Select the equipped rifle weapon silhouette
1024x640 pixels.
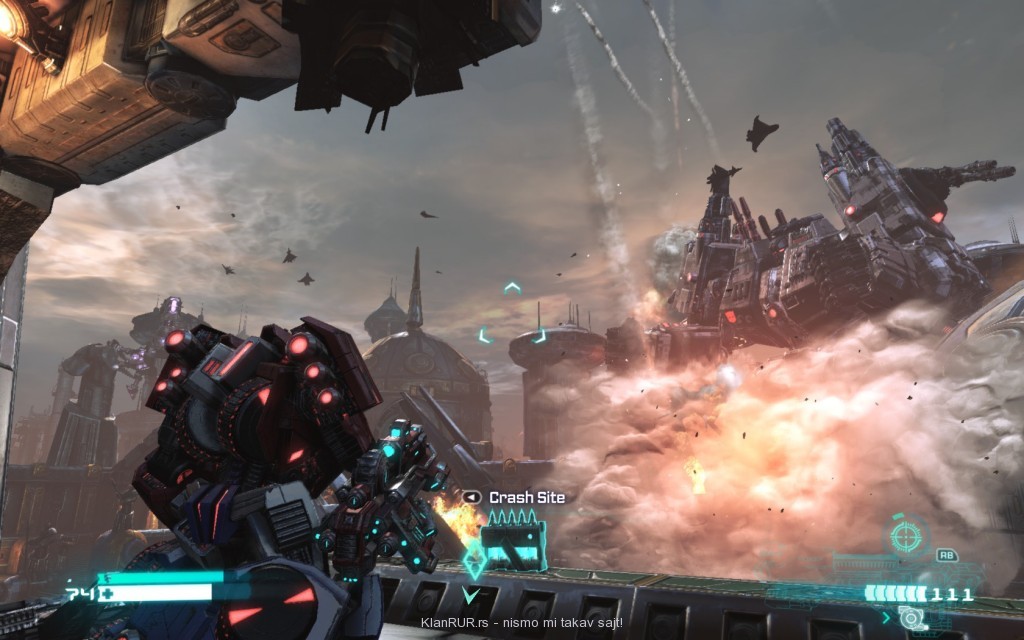[880, 567]
